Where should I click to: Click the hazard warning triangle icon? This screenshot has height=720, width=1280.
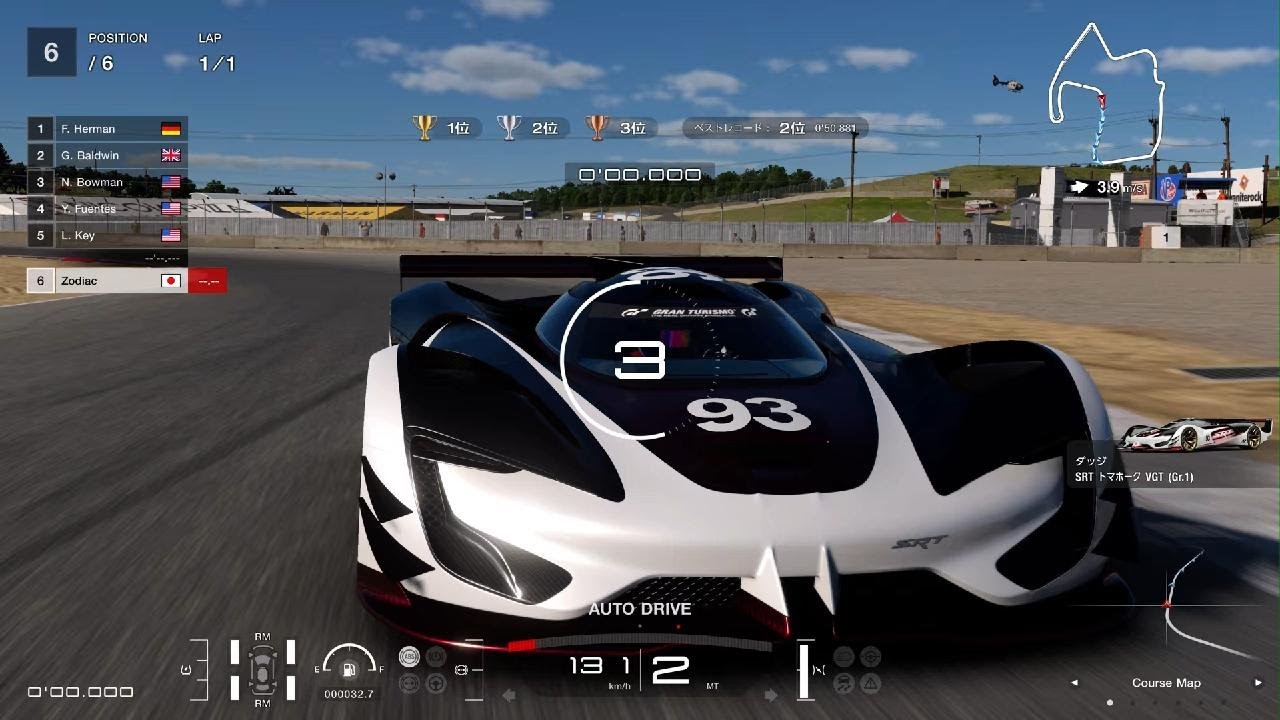point(871,683)
